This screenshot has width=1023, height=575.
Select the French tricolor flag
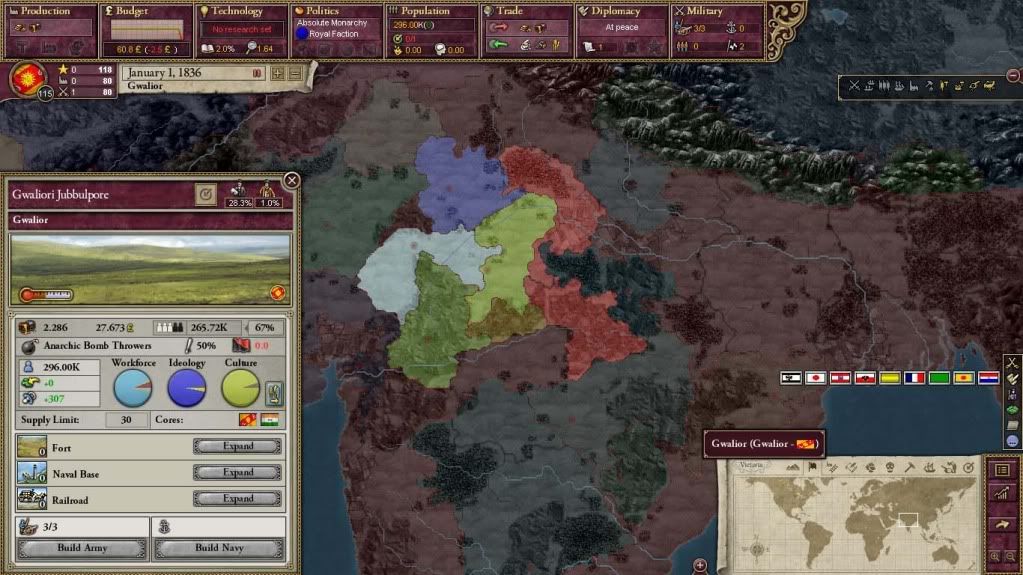914,378
